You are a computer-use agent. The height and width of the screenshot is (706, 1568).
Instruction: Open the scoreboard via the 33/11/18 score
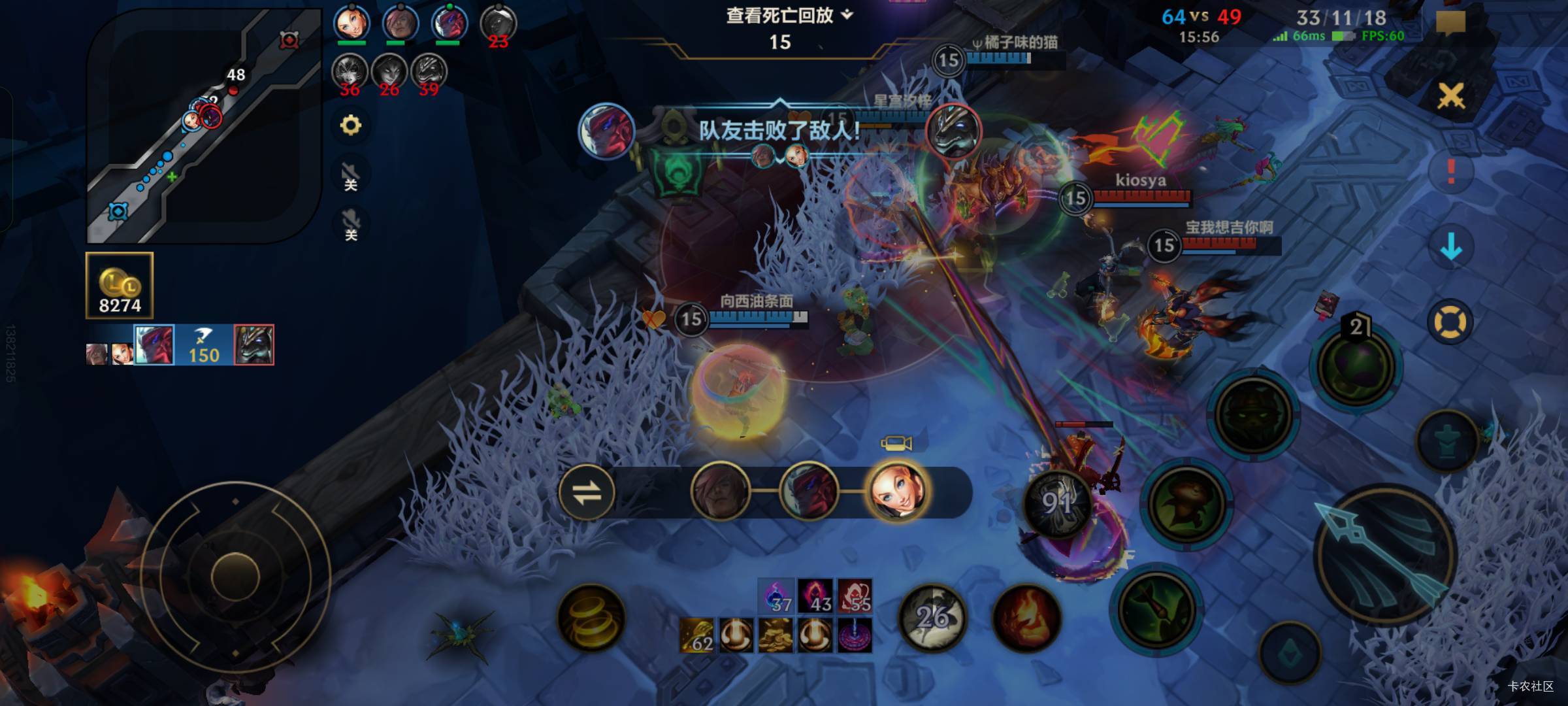click(1341, 18)
